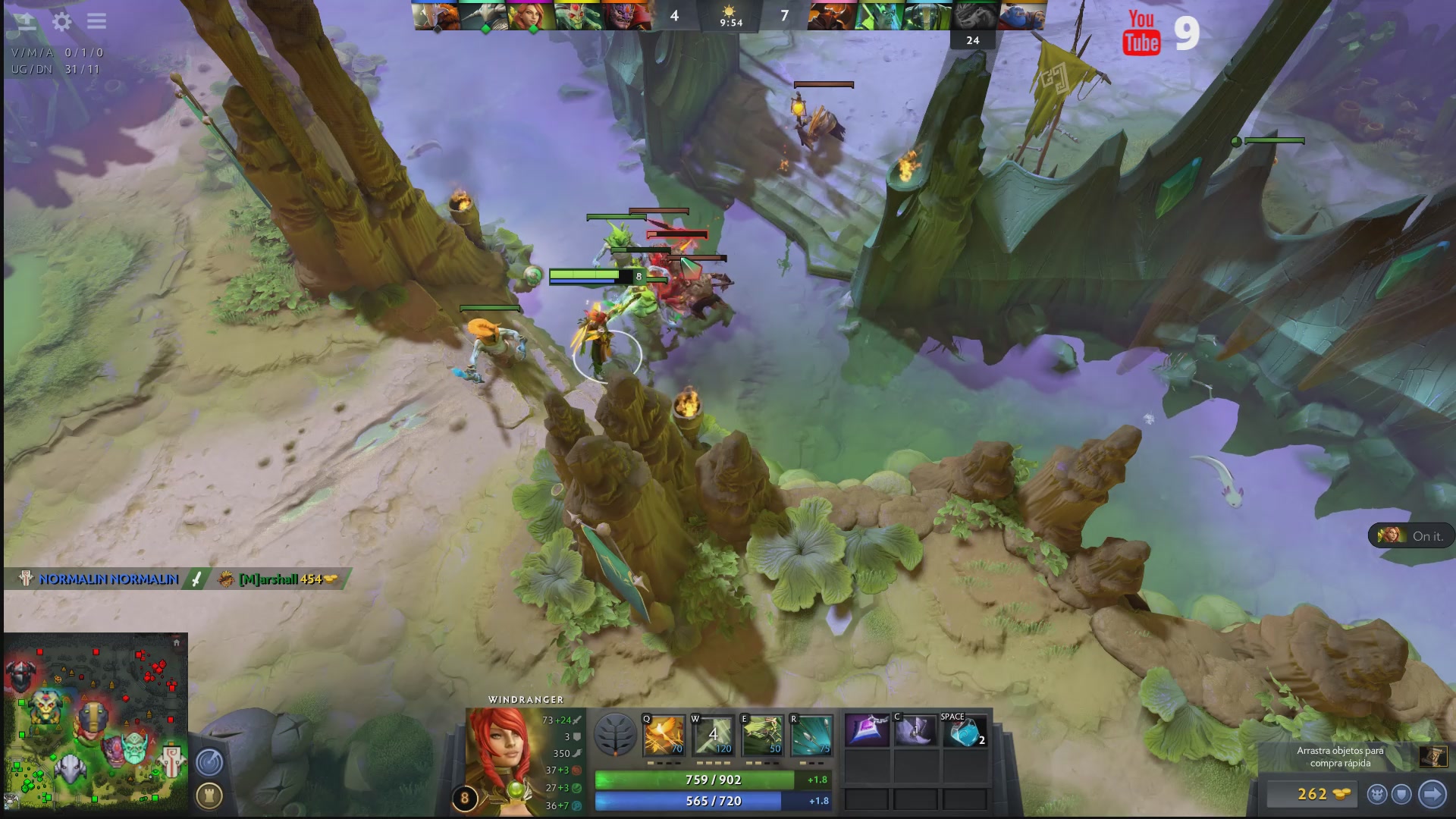The width and height of the screenshot is (1456, 819).
Task: Activate the Focus Fire ultimate
Action: [x=810, y=736]
